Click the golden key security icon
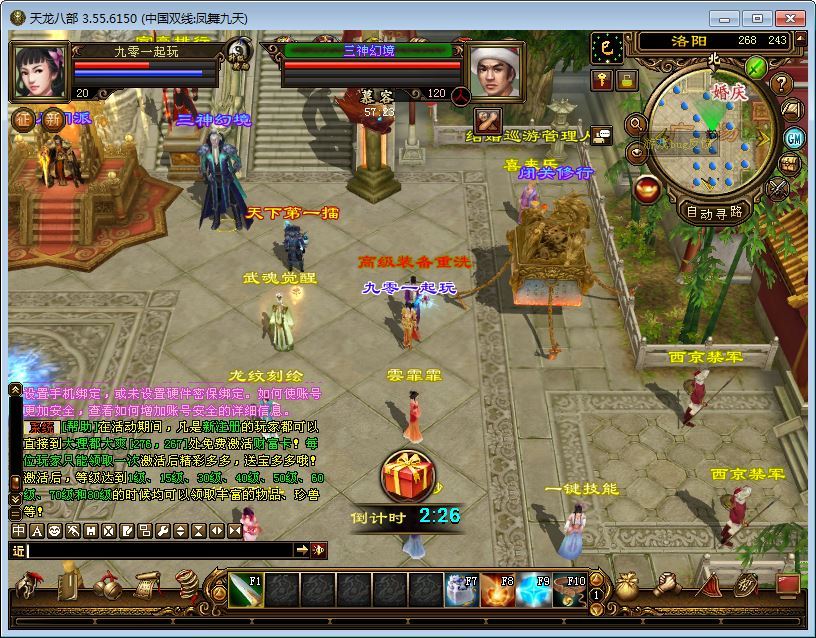Image resolution: width=816 pixels, height=638 pixels. click(602, 80)
